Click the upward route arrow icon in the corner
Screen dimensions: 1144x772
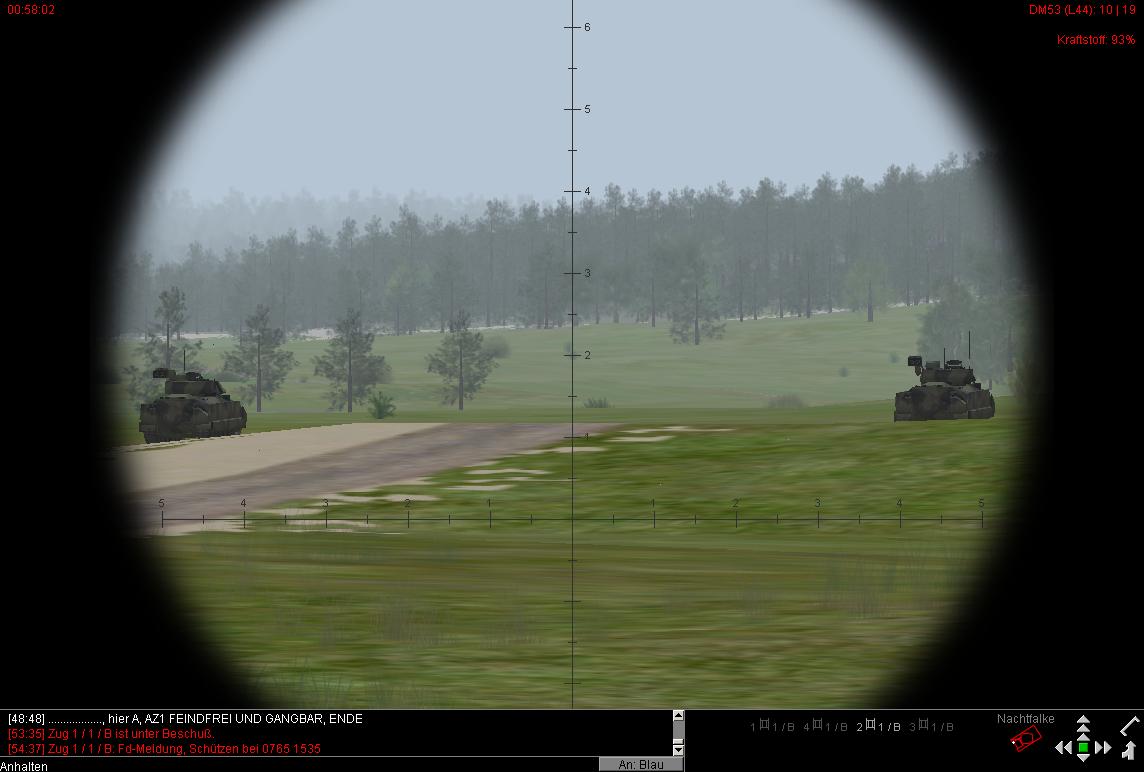click(1129, 749)
